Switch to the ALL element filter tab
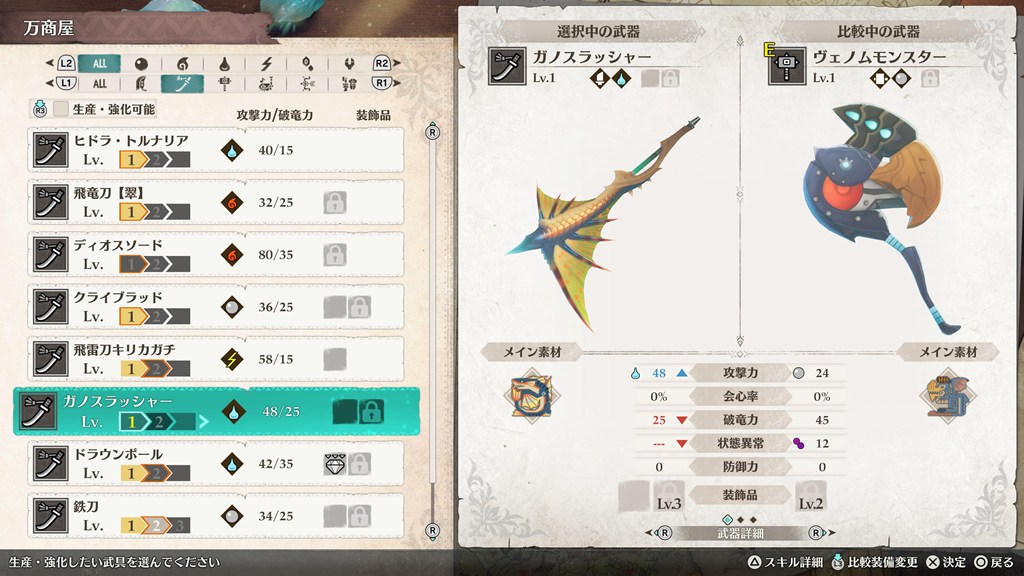 click(99, 63)
